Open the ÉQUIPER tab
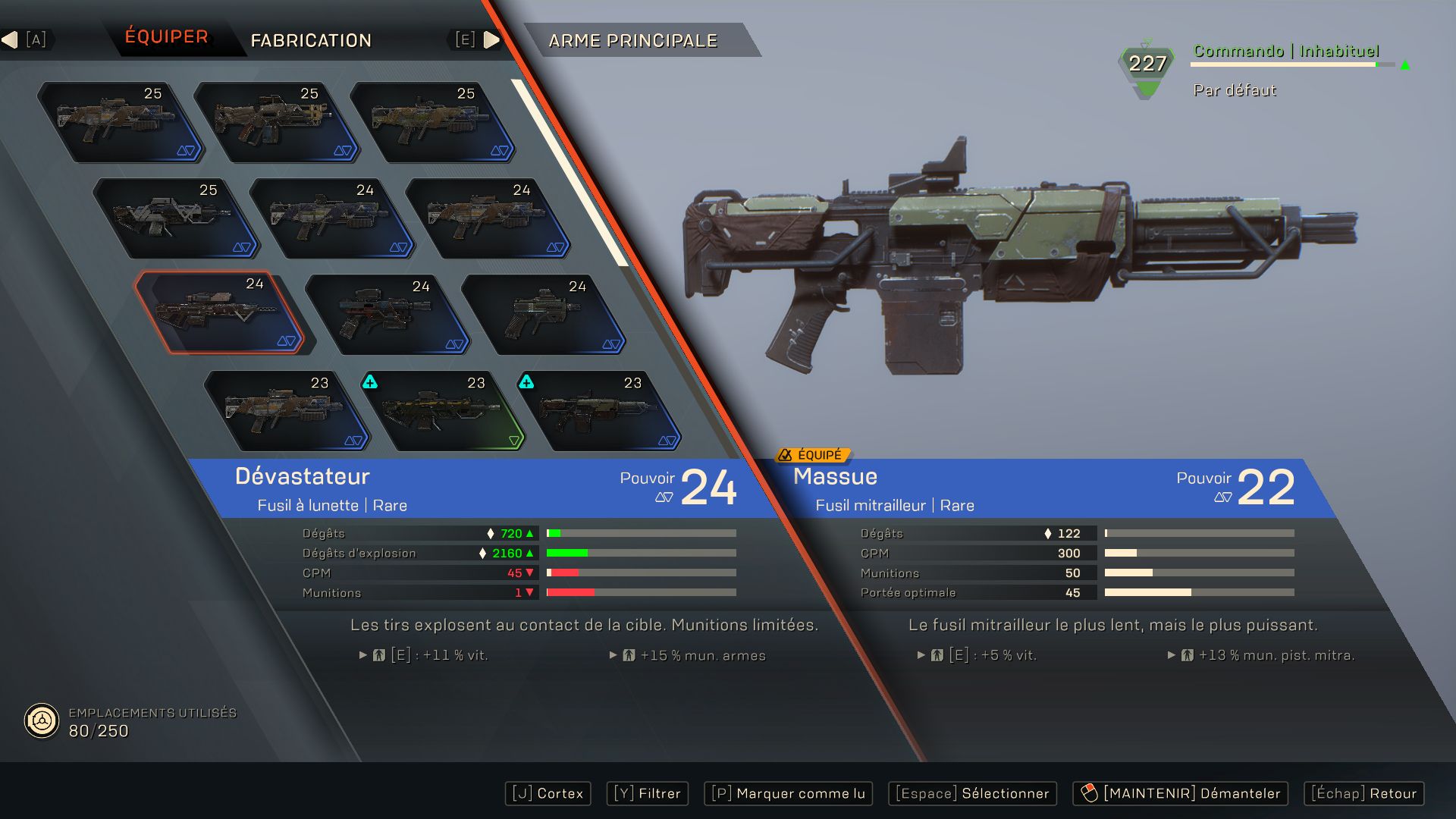Image resolution: width=1456 pixels, height=819 pixels. [166, 37]
